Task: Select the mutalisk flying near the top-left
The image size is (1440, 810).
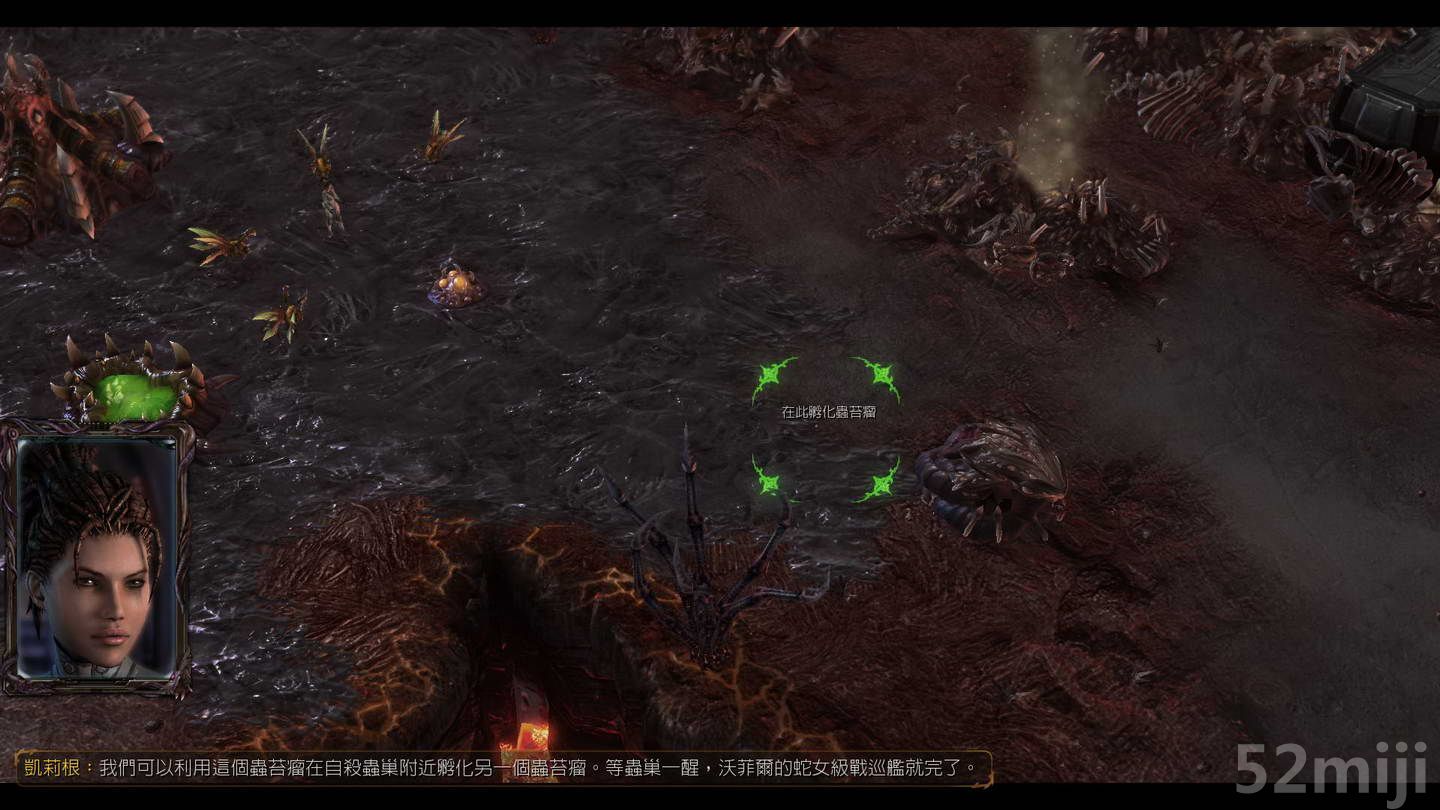Action: pyautogui.click(x=320, y=160)
